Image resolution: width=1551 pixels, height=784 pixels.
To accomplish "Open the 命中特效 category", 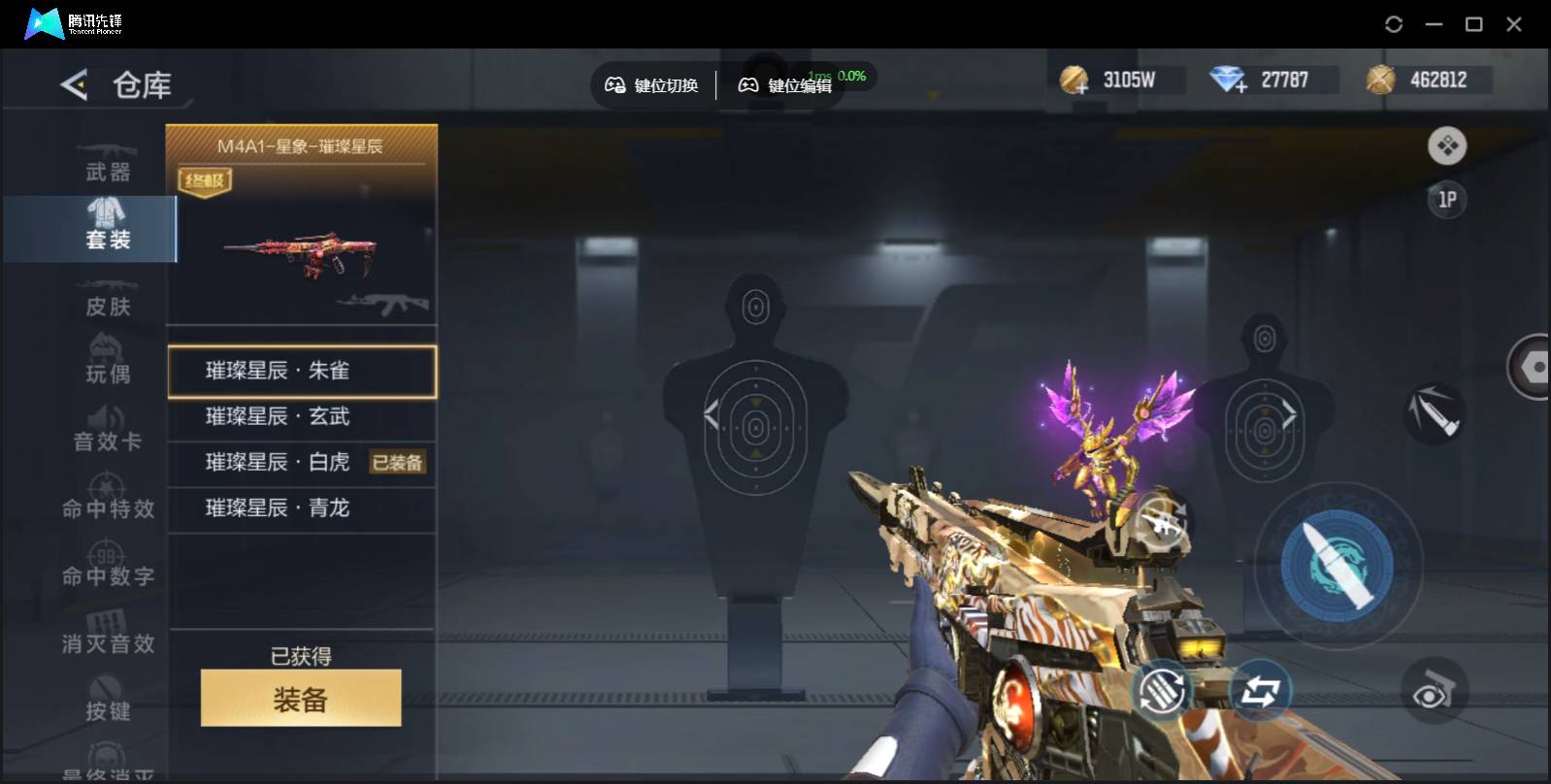I will pyautogui.click(x=107, y=499).
